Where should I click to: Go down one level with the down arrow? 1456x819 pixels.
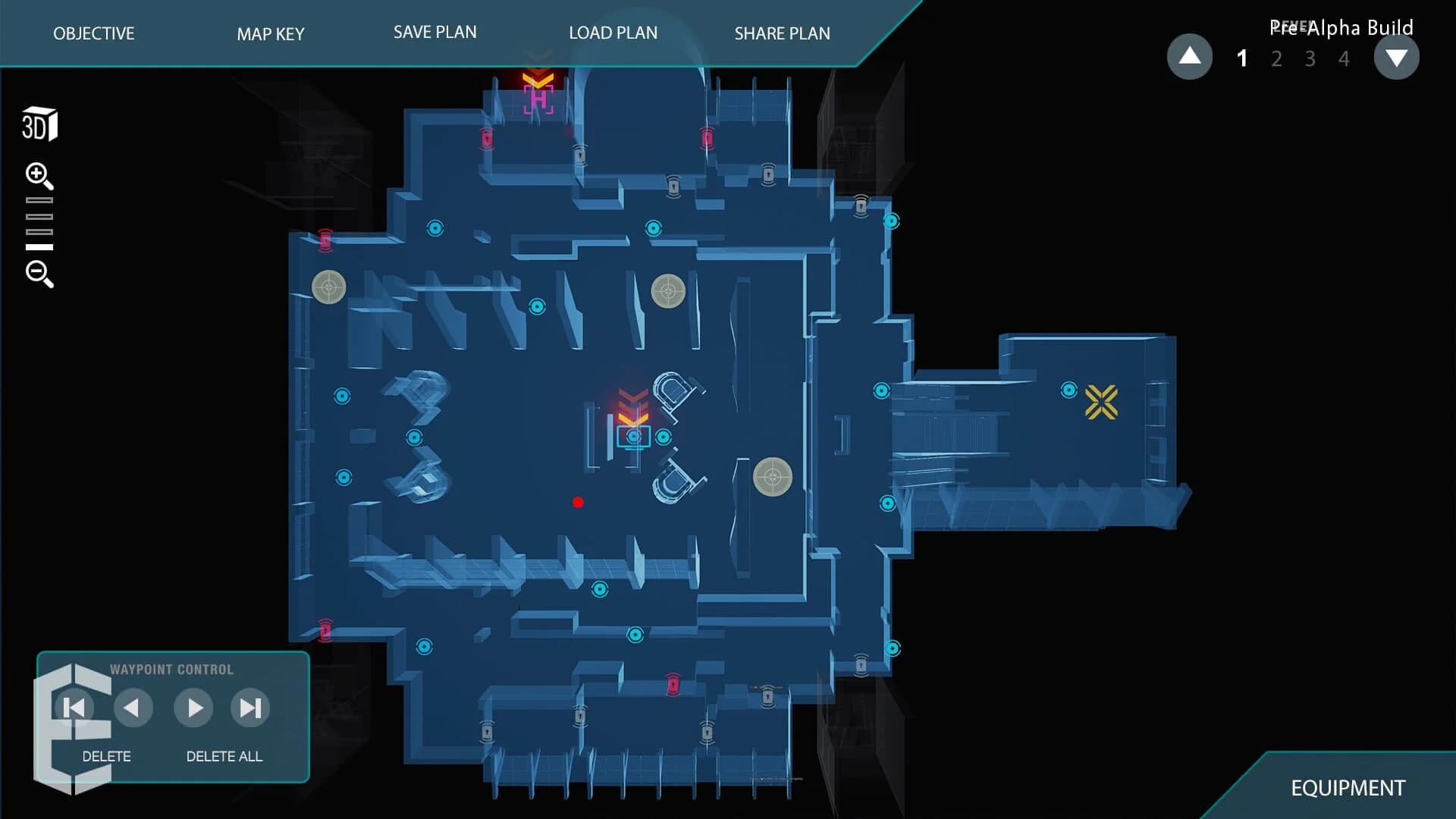pyautogui.click(x=1398, y=56)
